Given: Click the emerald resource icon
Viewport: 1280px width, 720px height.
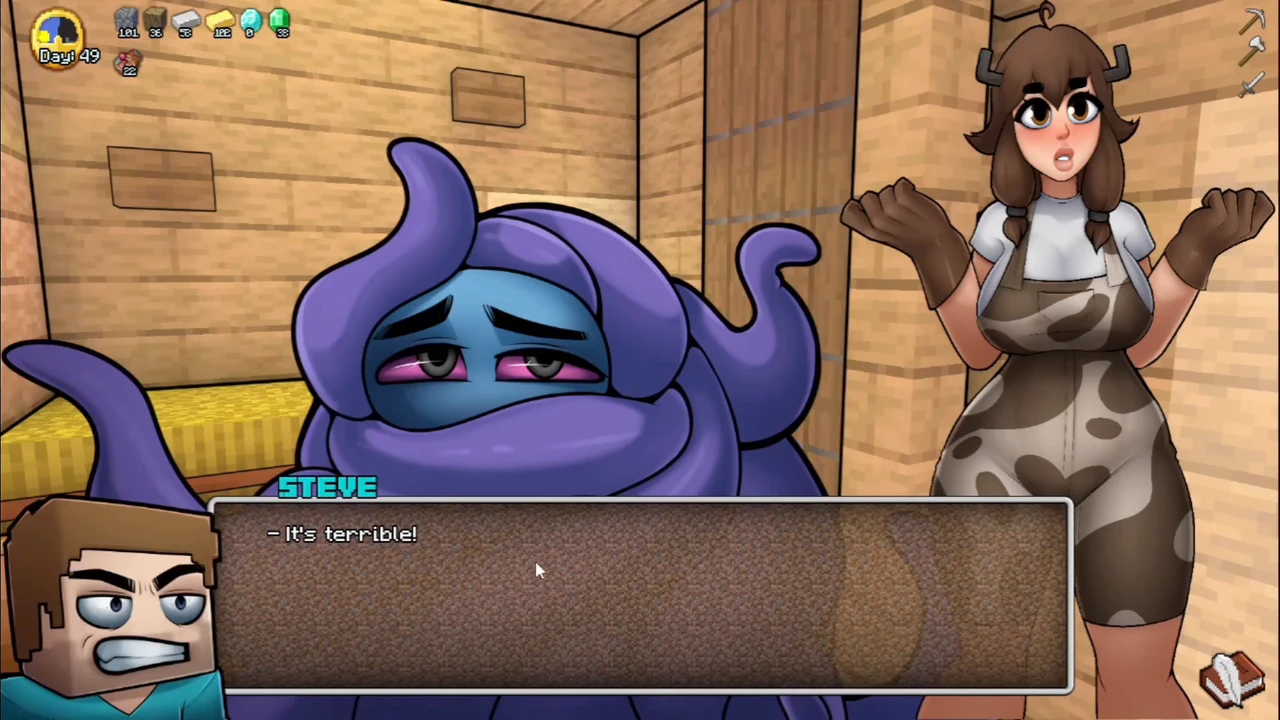Looking at the screenshot, I should pos(279,19).
